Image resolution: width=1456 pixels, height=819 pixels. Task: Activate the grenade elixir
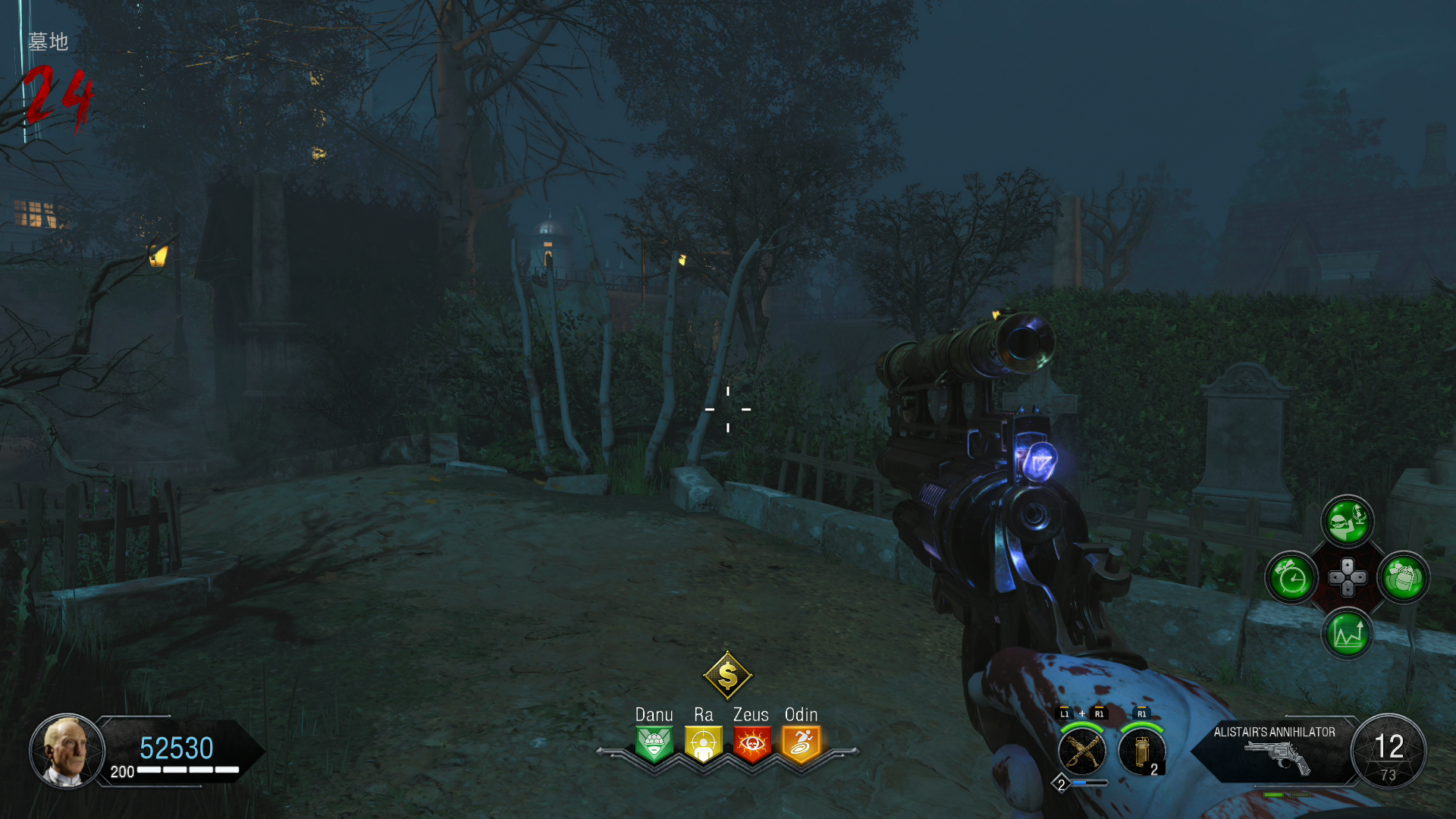(1404, 579)
